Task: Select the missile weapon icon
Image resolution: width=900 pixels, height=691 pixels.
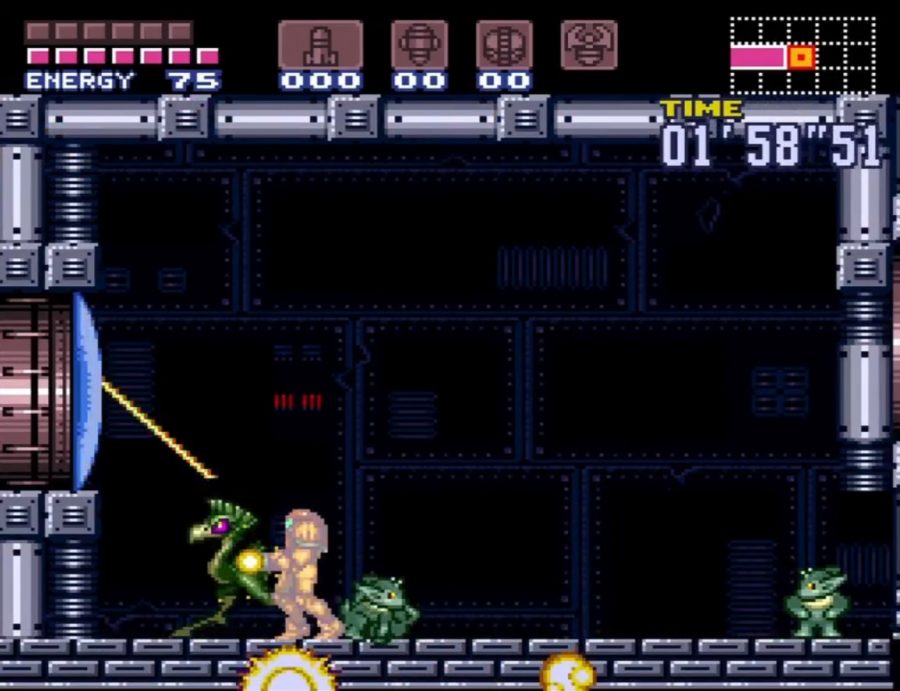Action: coord(320,45)
